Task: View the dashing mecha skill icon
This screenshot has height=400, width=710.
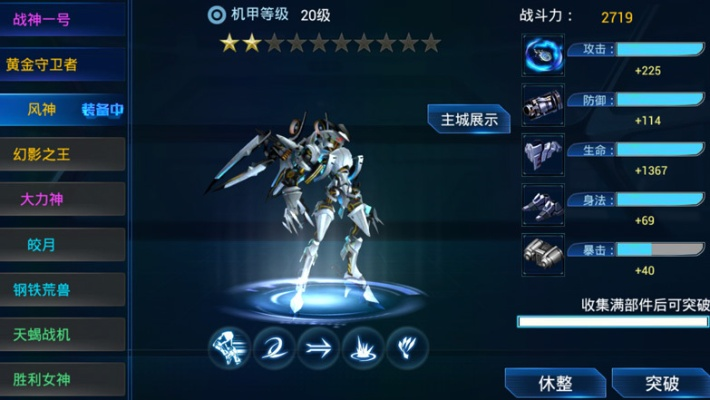Action: click(229, 347)
